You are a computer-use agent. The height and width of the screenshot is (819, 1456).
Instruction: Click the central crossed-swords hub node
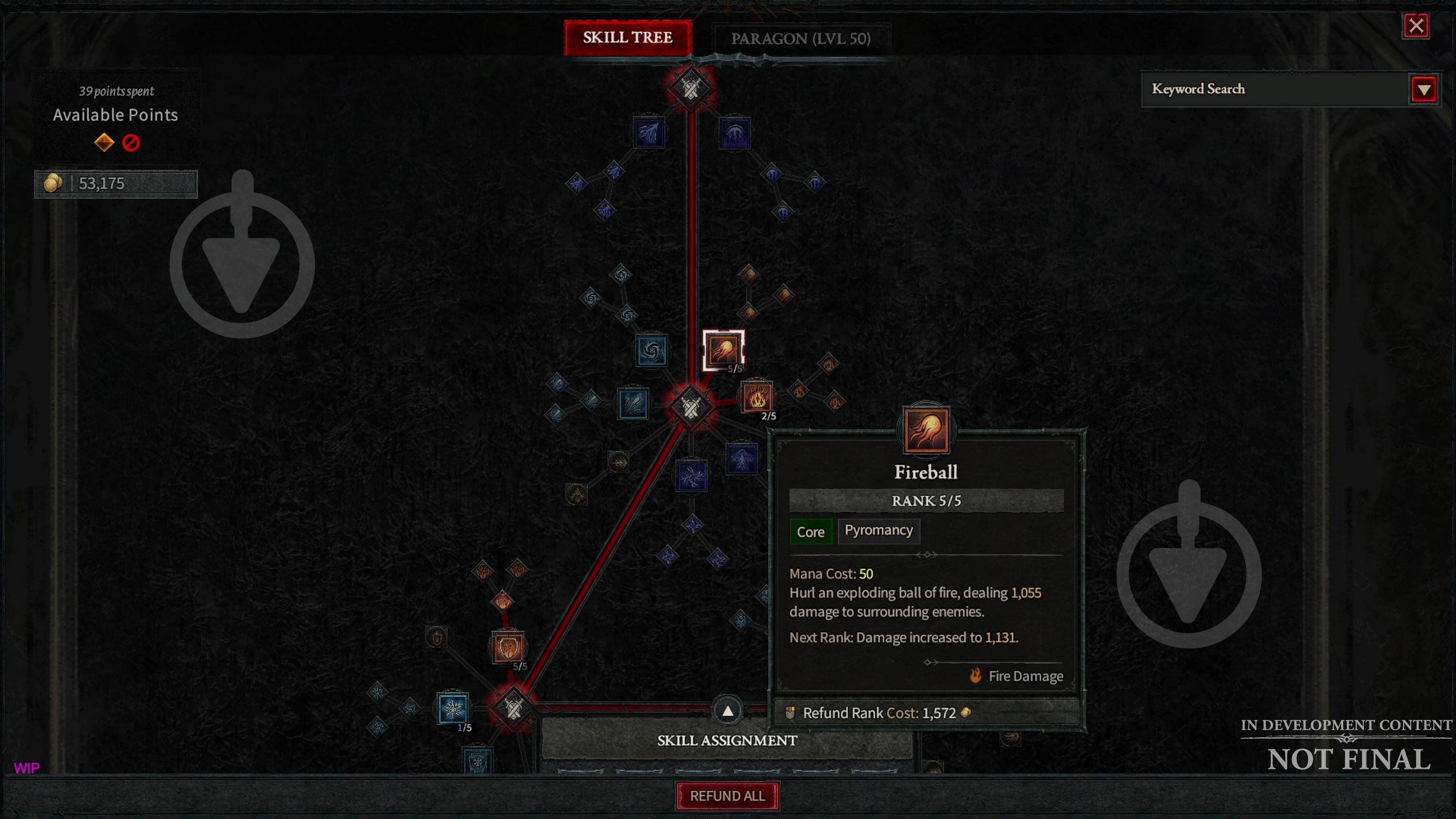click(690, 407)
